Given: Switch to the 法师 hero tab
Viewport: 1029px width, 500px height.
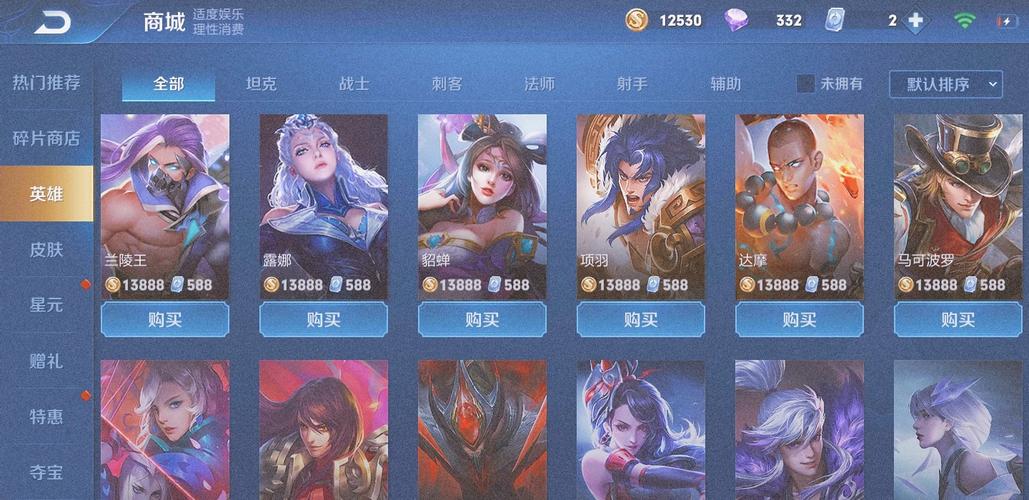Looking at the screenshot, I should tap(540, 84).
